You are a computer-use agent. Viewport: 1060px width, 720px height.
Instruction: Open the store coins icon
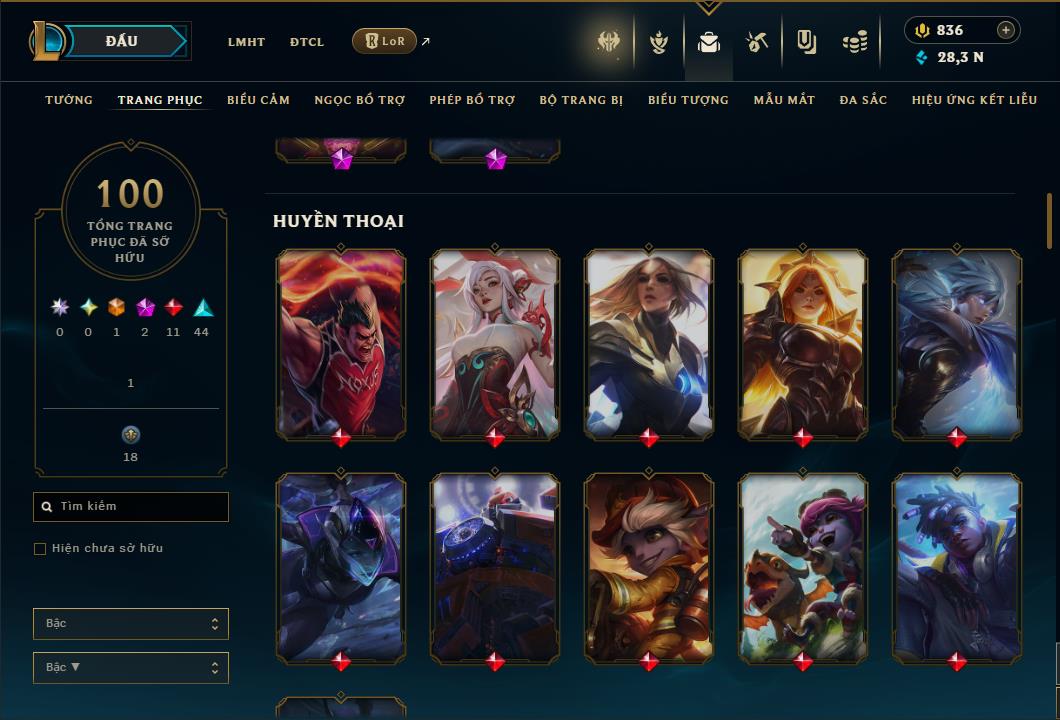tap(854, 42)
